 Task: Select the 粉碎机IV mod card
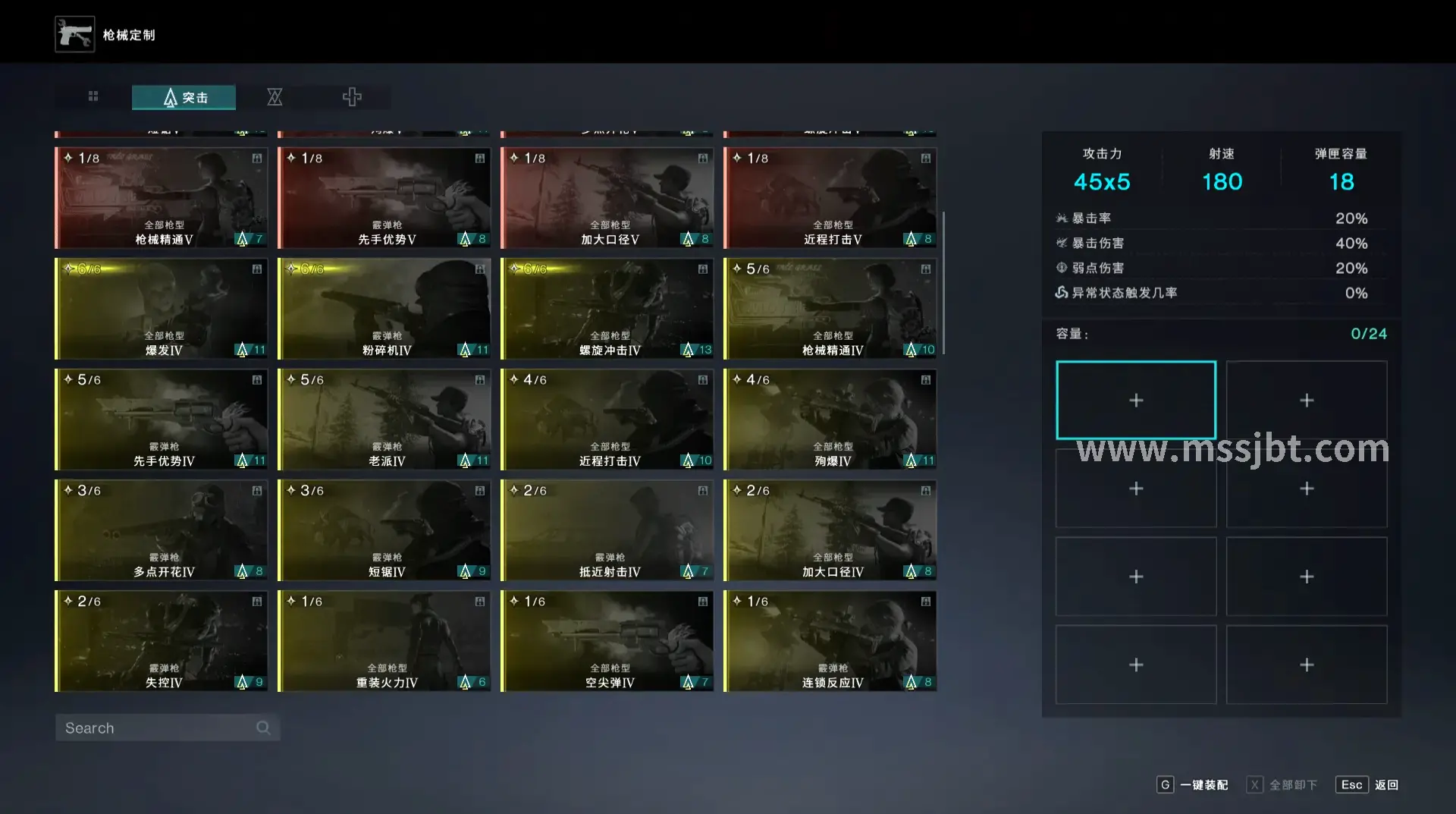click(x=384, y=309)
